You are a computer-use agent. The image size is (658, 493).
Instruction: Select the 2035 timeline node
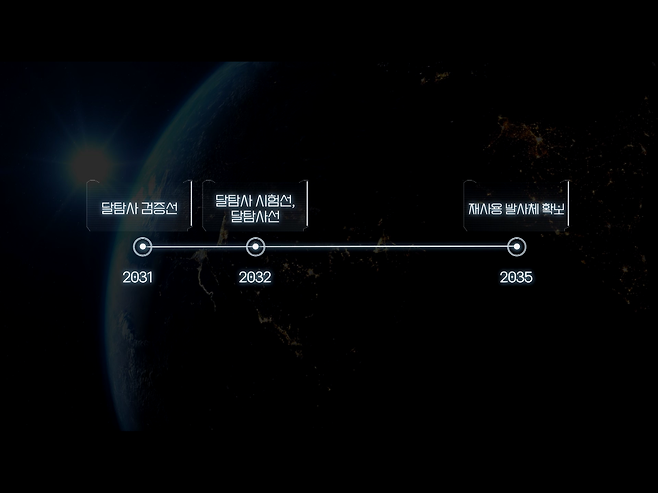click(516, 246)
